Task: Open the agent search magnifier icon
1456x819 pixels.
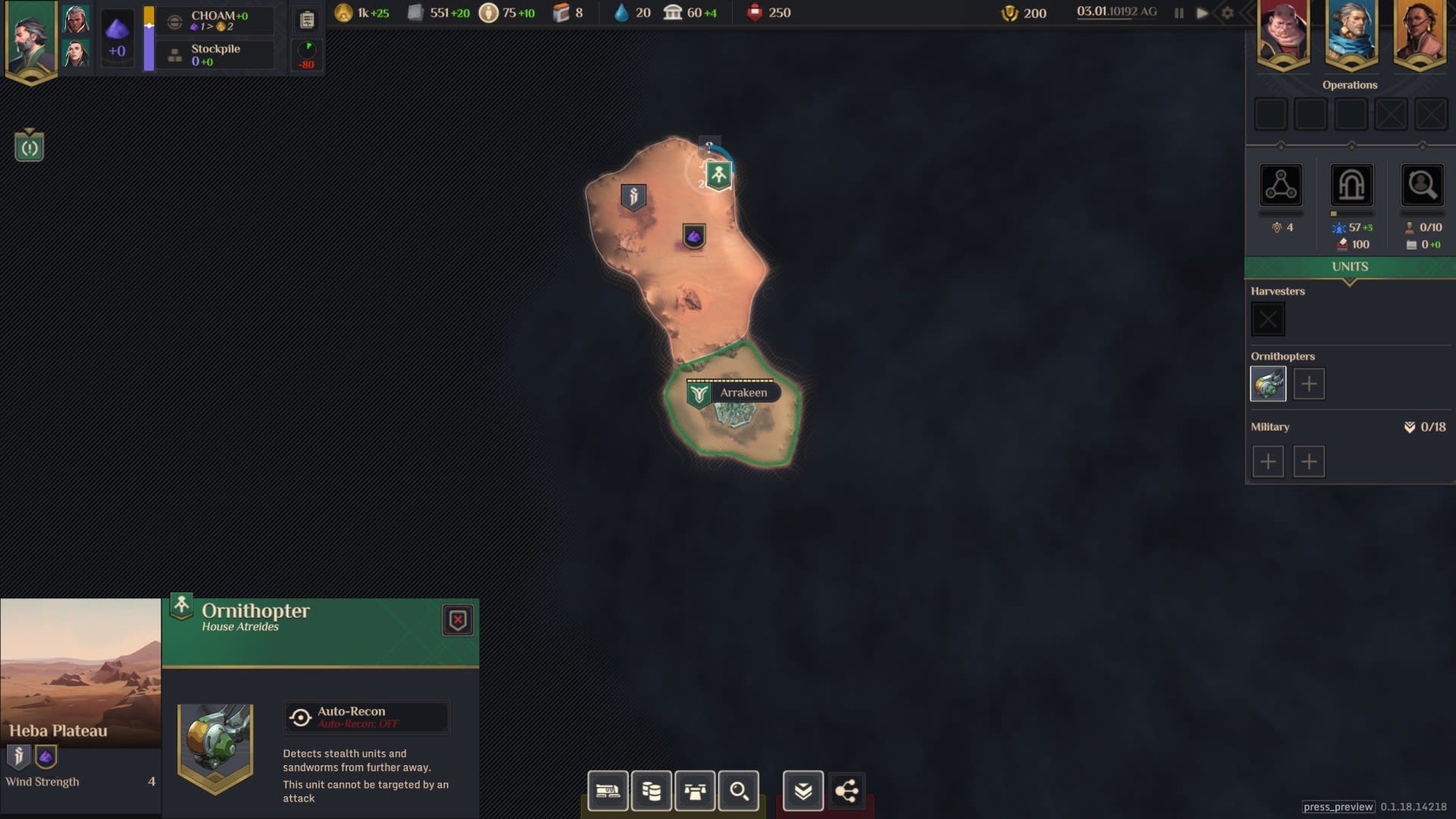Action: point(1422,185)
